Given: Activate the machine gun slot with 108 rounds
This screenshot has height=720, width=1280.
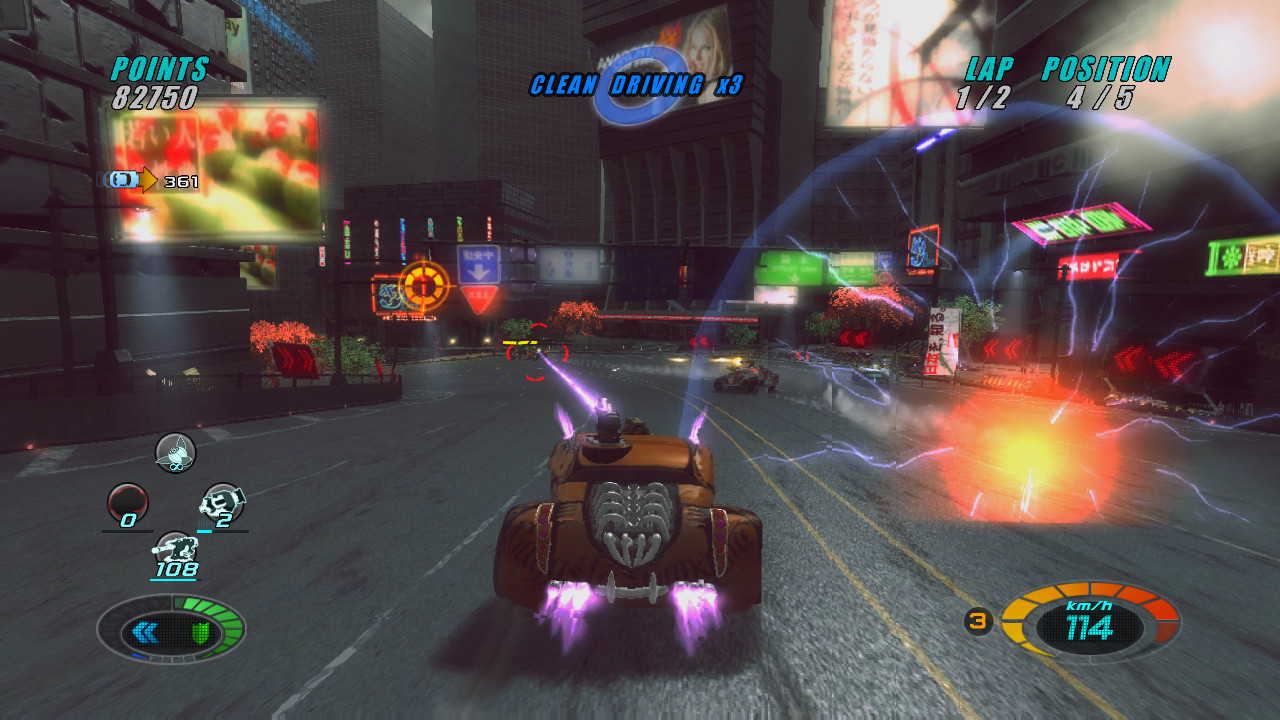Looking at the screenshot, I should pos(175,550).
